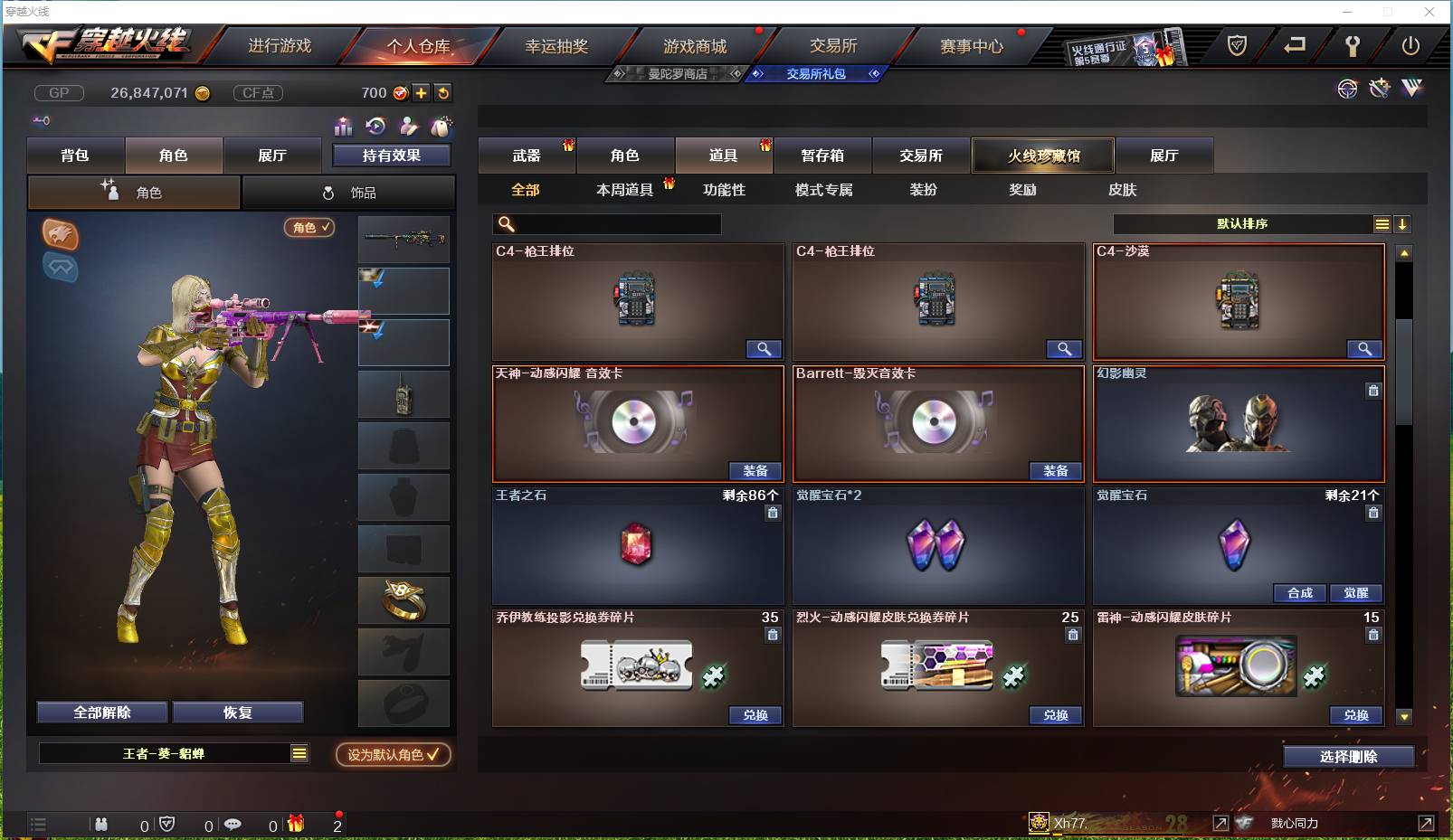Open the CF point recharge plus icon

(422, 92)
